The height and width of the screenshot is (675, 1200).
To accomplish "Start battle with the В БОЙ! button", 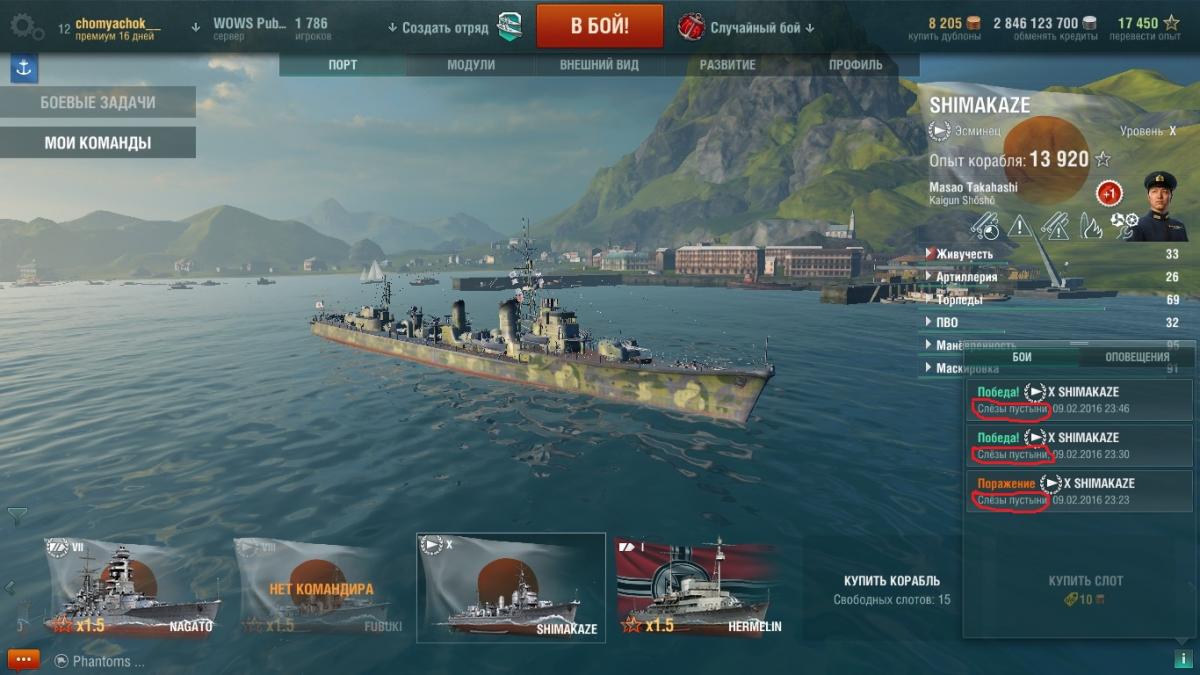I will [599, 26].
